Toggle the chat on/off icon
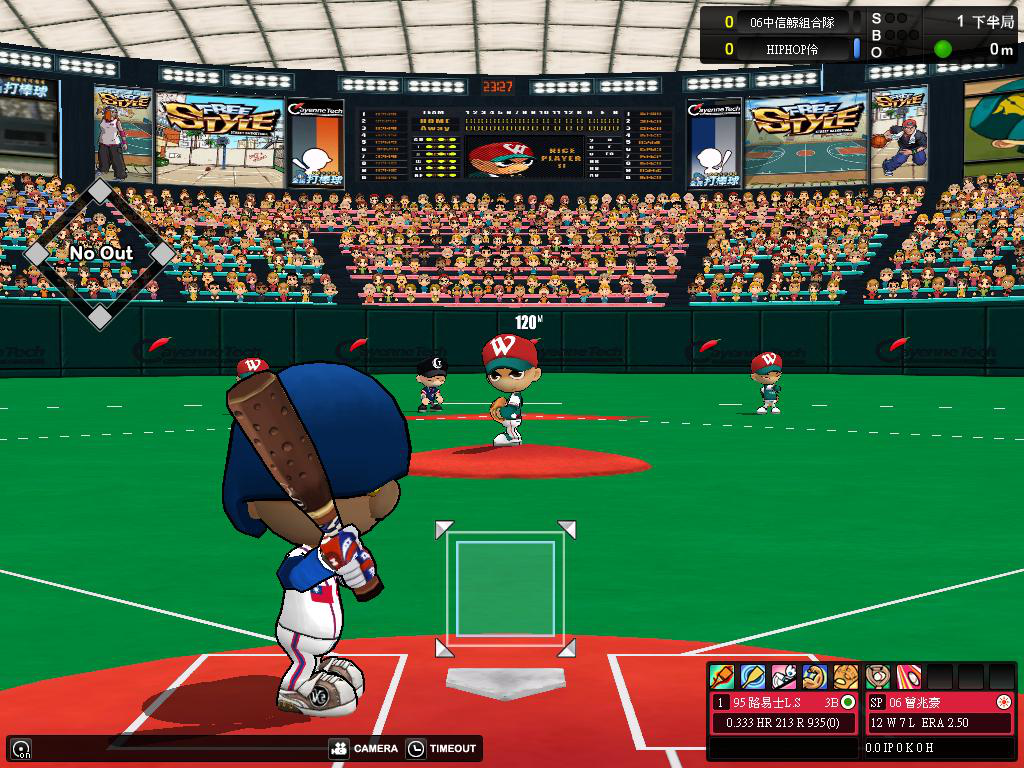This screenshot has height=768, width=1024. 20,748
